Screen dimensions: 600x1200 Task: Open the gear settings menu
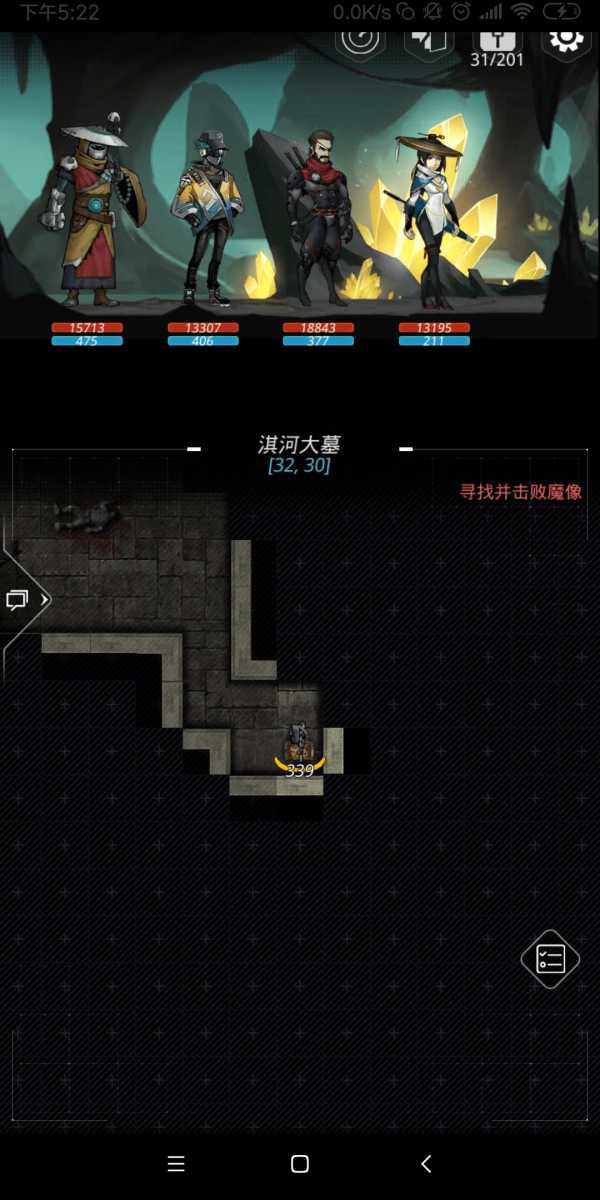point(566,40)
